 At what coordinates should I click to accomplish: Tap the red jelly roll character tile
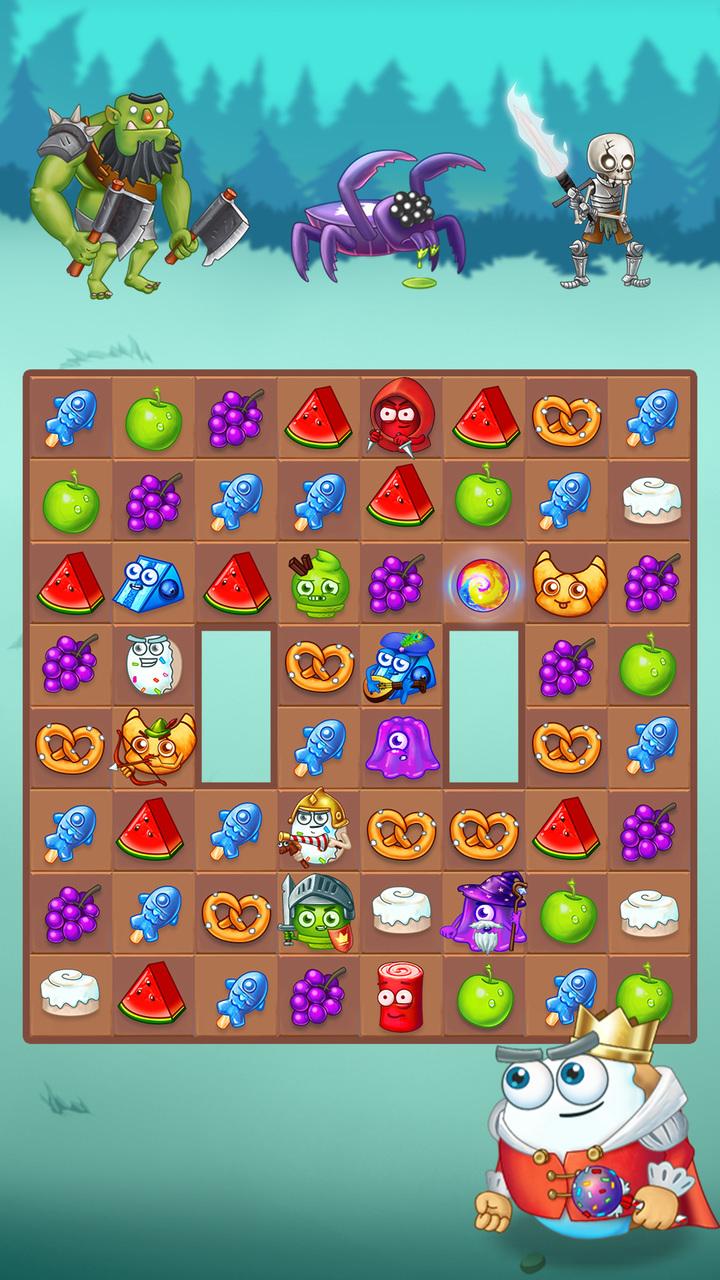tap(401, 996)
